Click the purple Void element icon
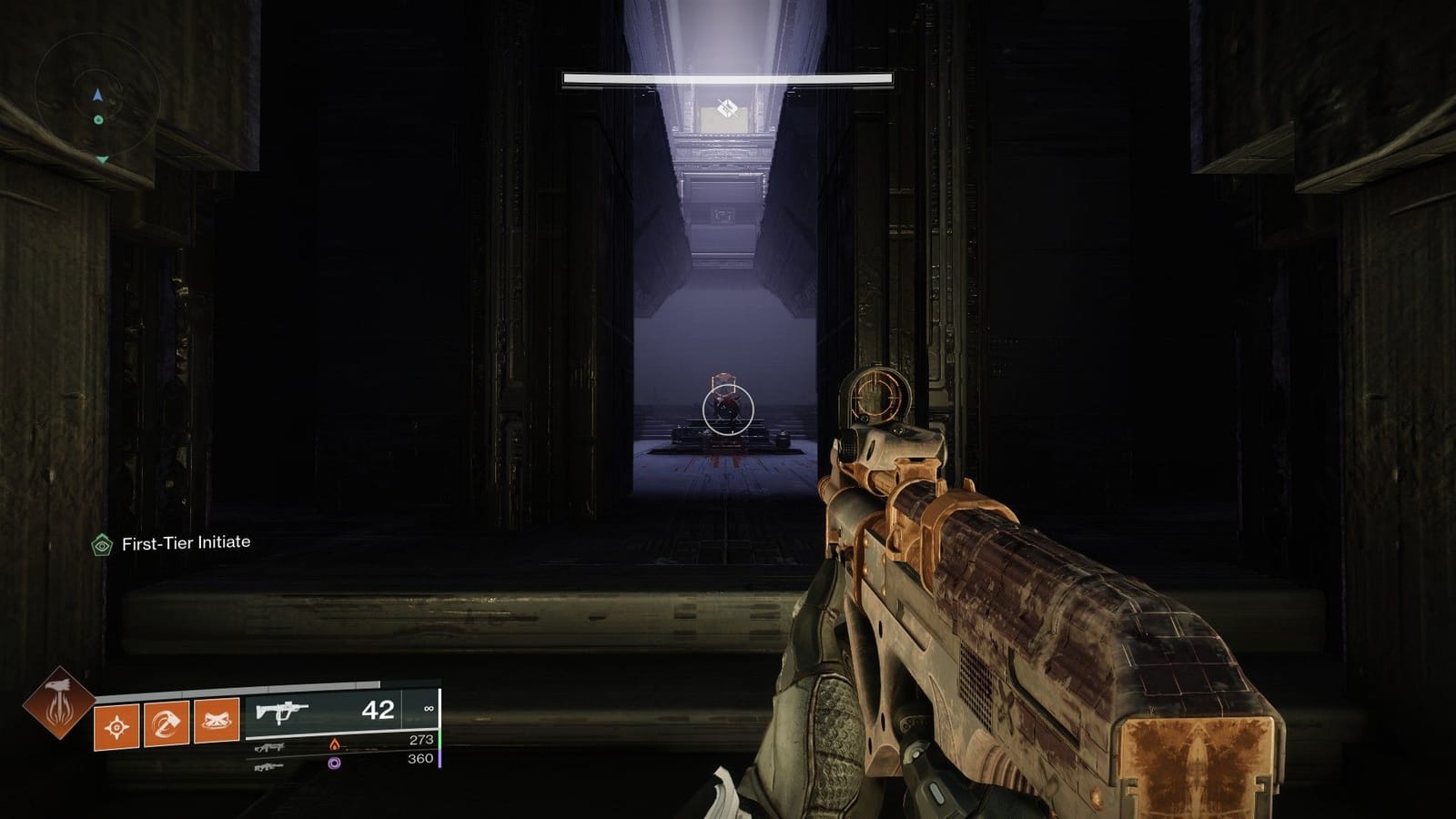 (335, 764)
